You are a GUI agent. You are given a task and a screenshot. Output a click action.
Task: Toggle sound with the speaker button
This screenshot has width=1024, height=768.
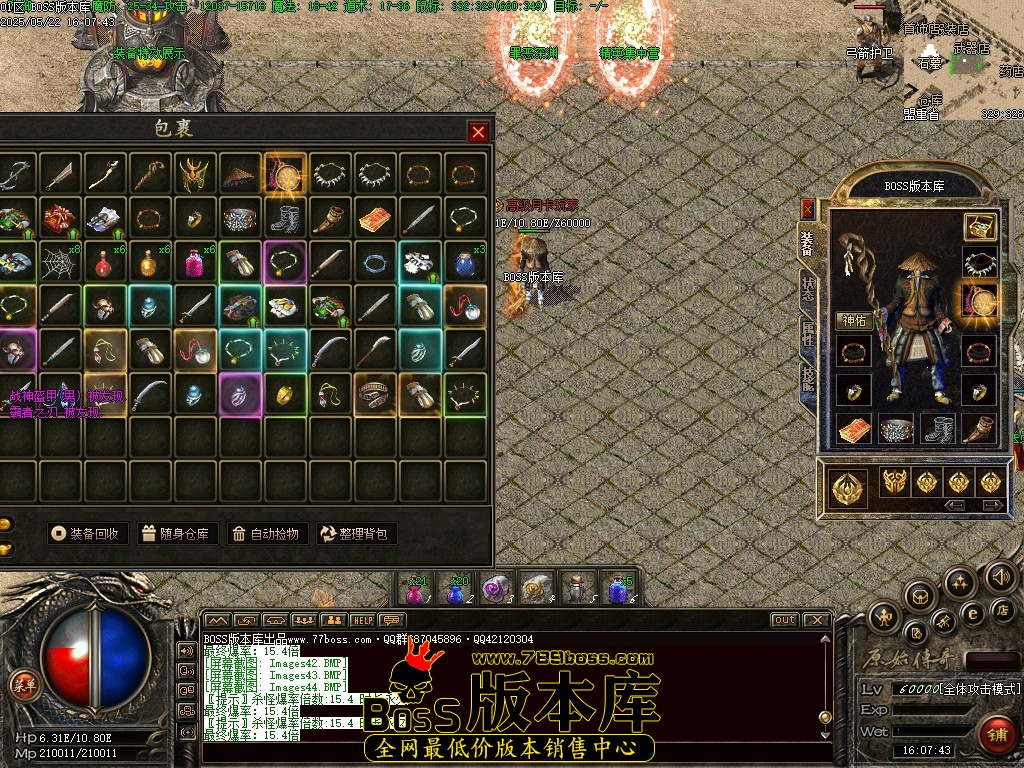(1000, 576)
